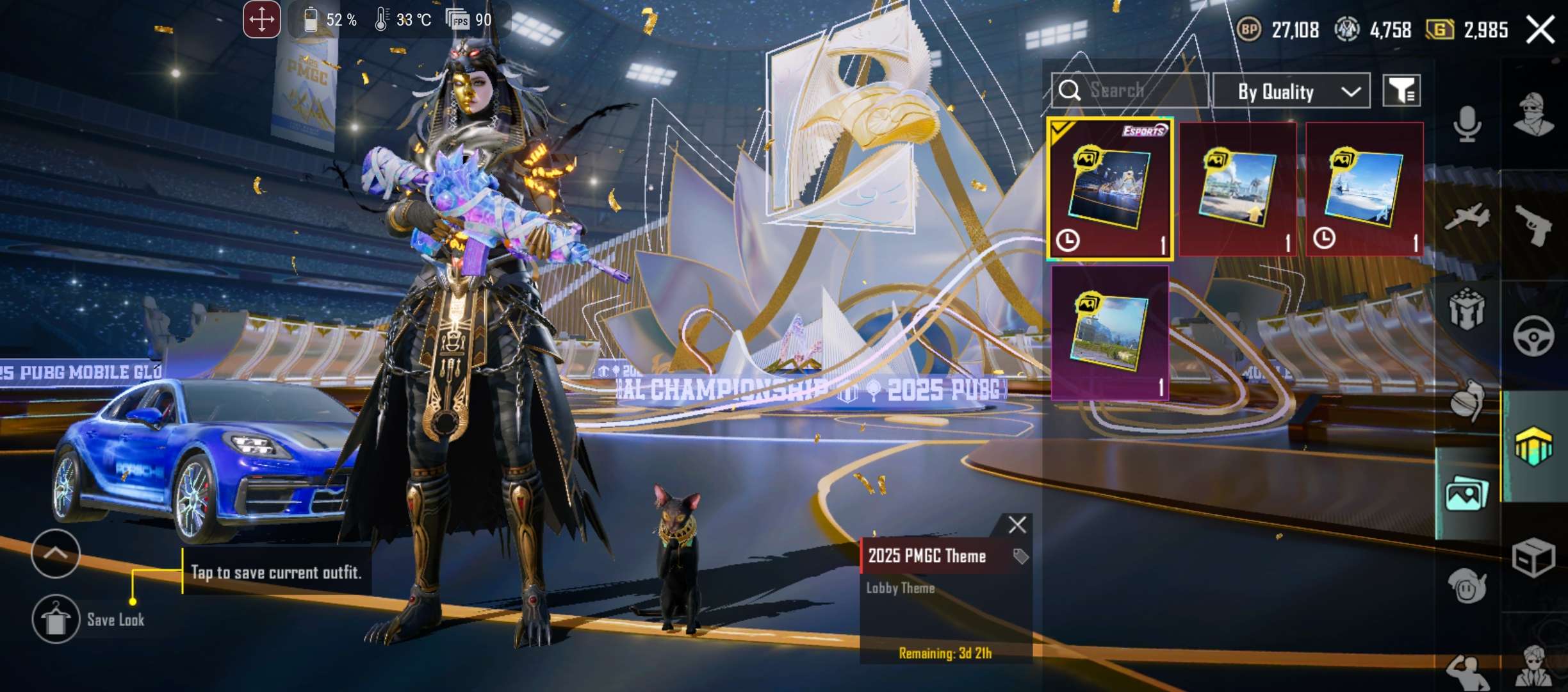Open the filter funnel button
The height and width of the screenshot is (692, 1568).
pyautogui.click(x=1401, y=91)
